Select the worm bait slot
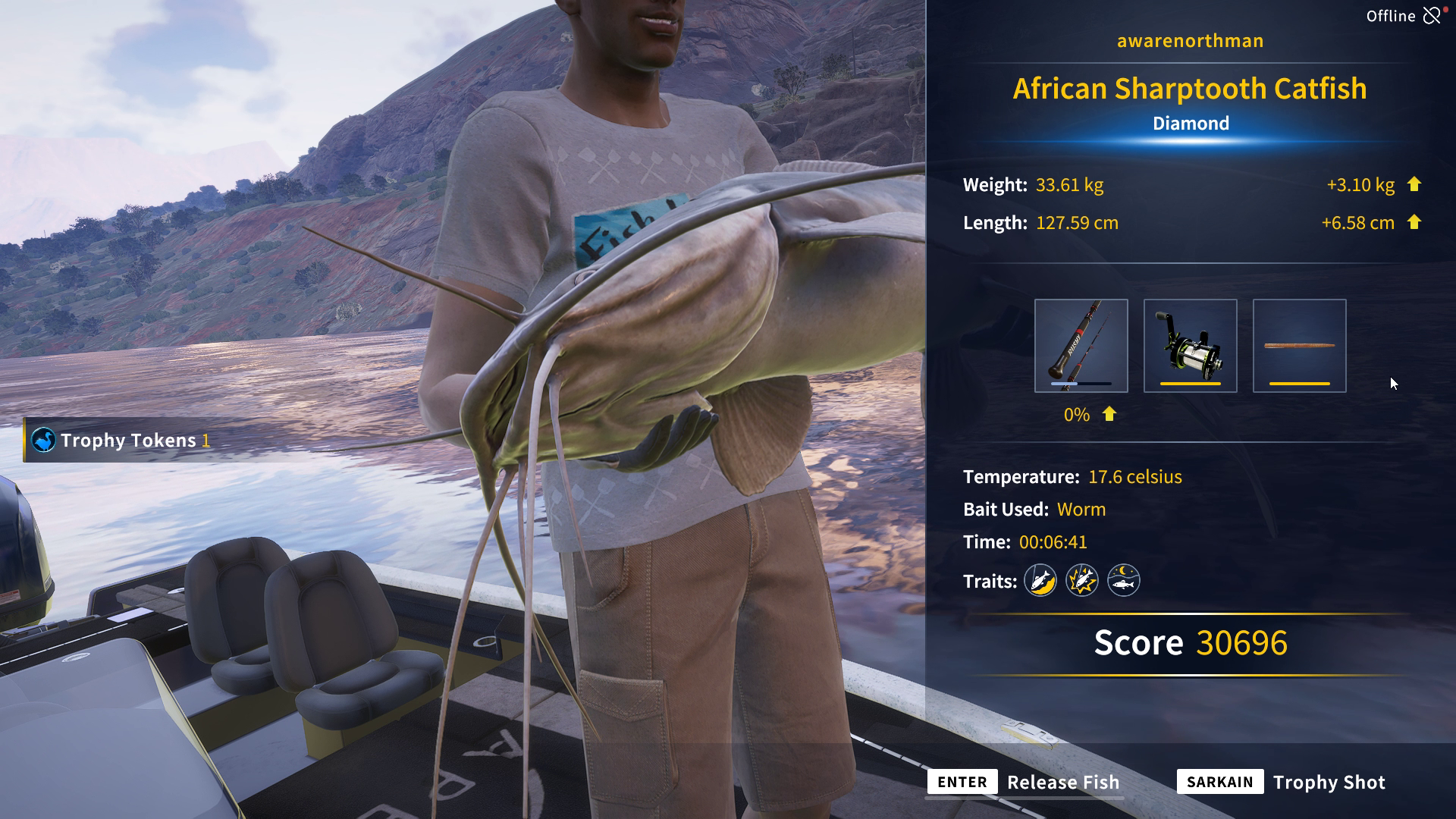 point(1299,346)
